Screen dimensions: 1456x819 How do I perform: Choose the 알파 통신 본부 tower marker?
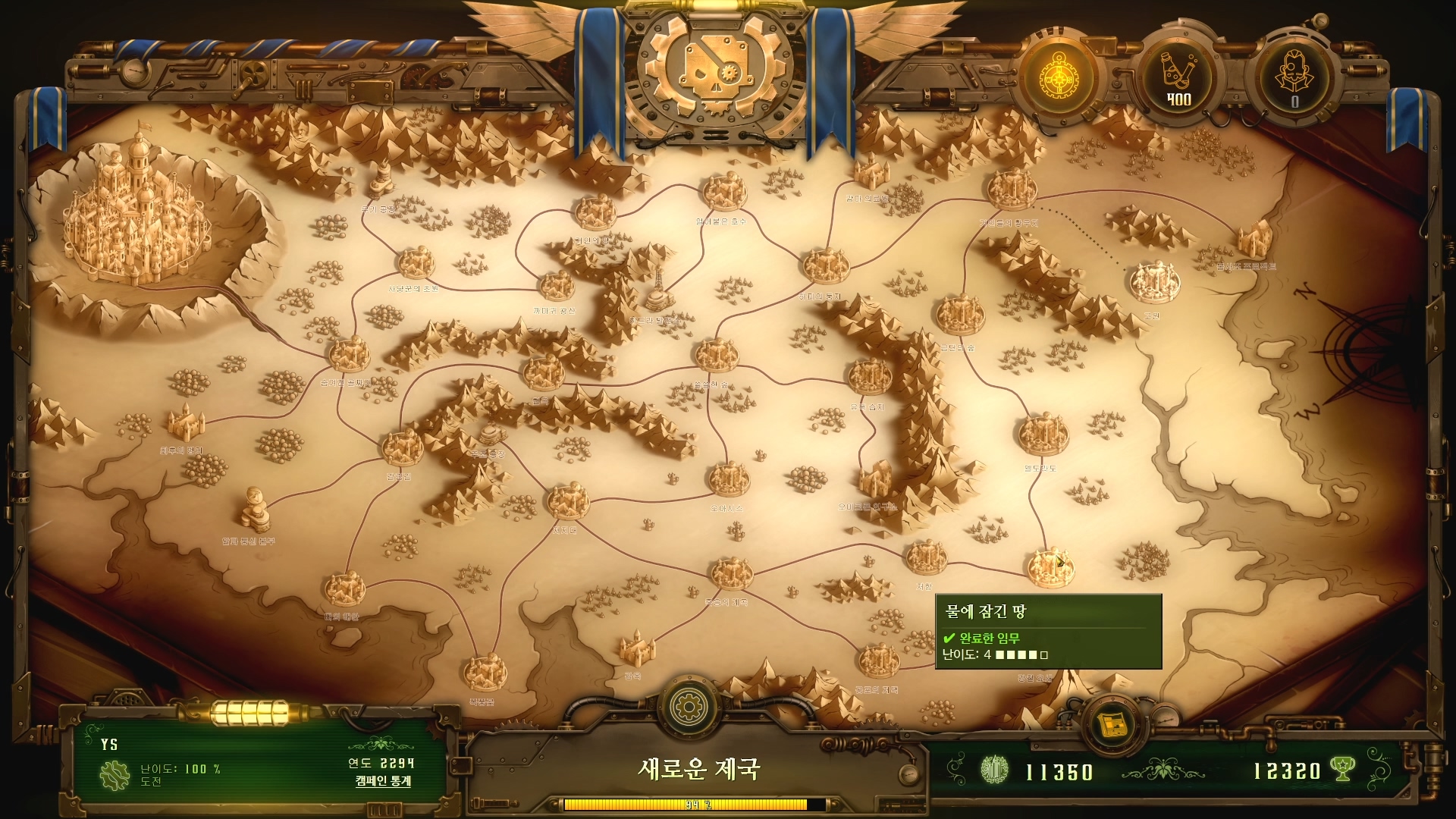click(x=254, y=508)
